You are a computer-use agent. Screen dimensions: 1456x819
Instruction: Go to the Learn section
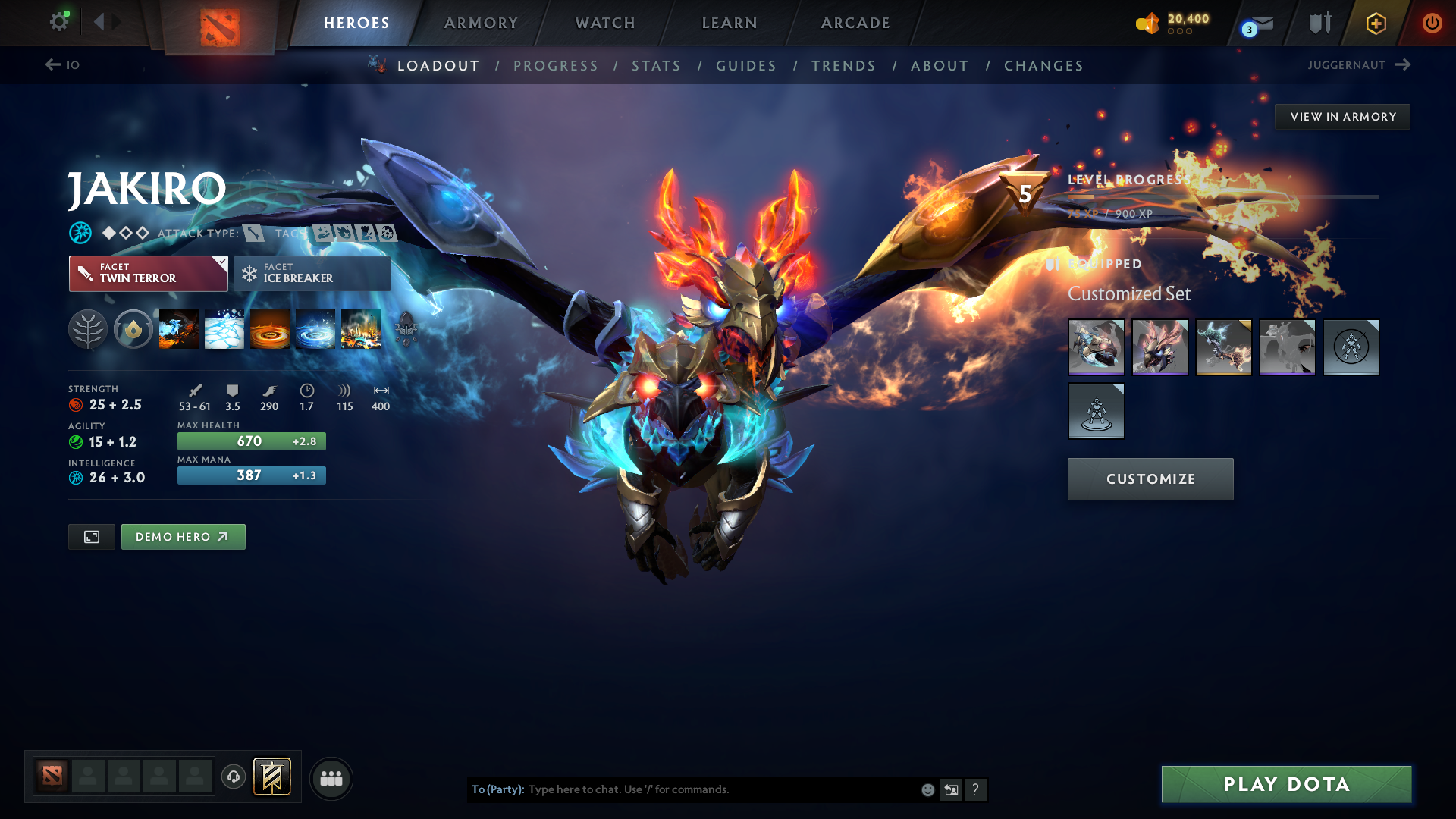730,23
